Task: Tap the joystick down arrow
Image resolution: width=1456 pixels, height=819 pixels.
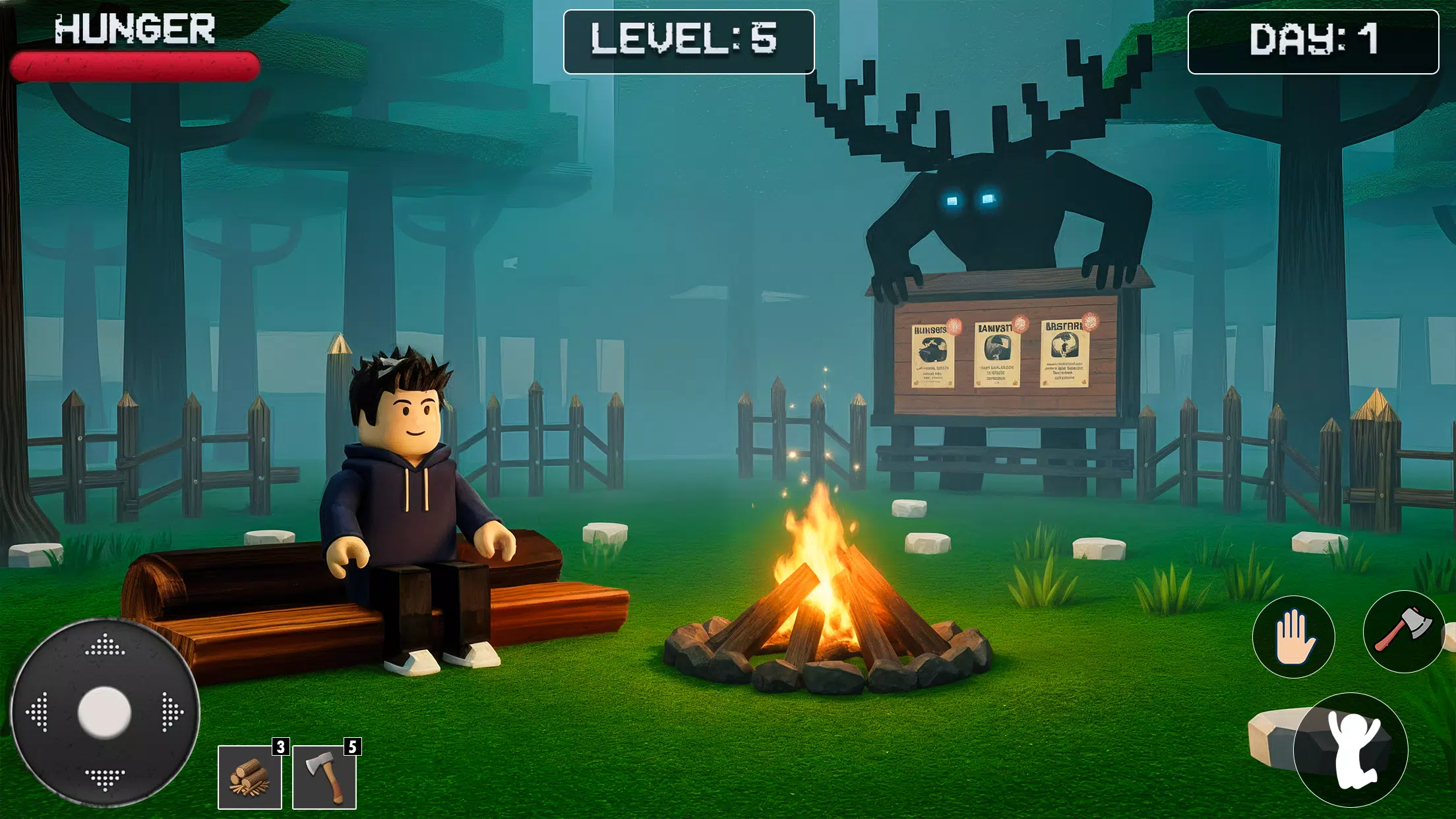Action: point(105,778)
